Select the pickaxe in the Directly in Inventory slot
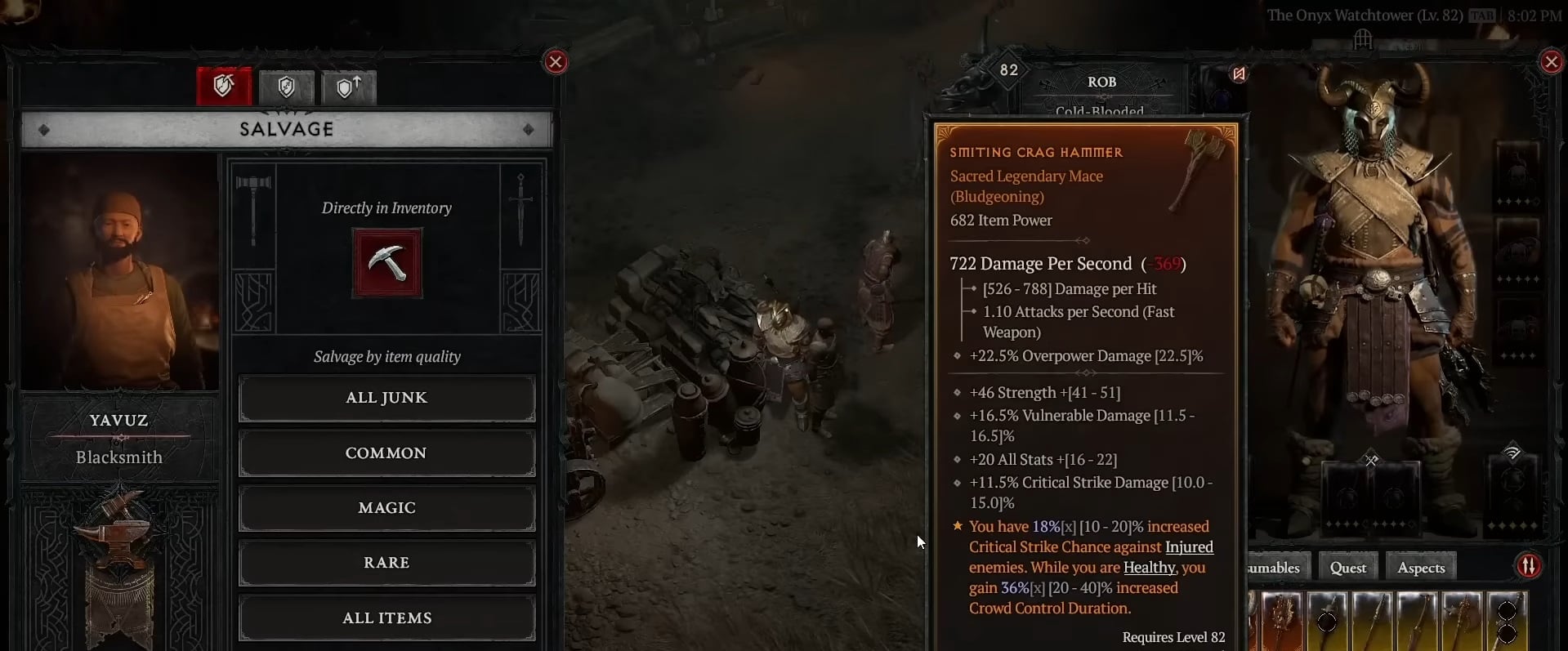The height and width of the screenshot is (651, 1568). pos(386,263)
